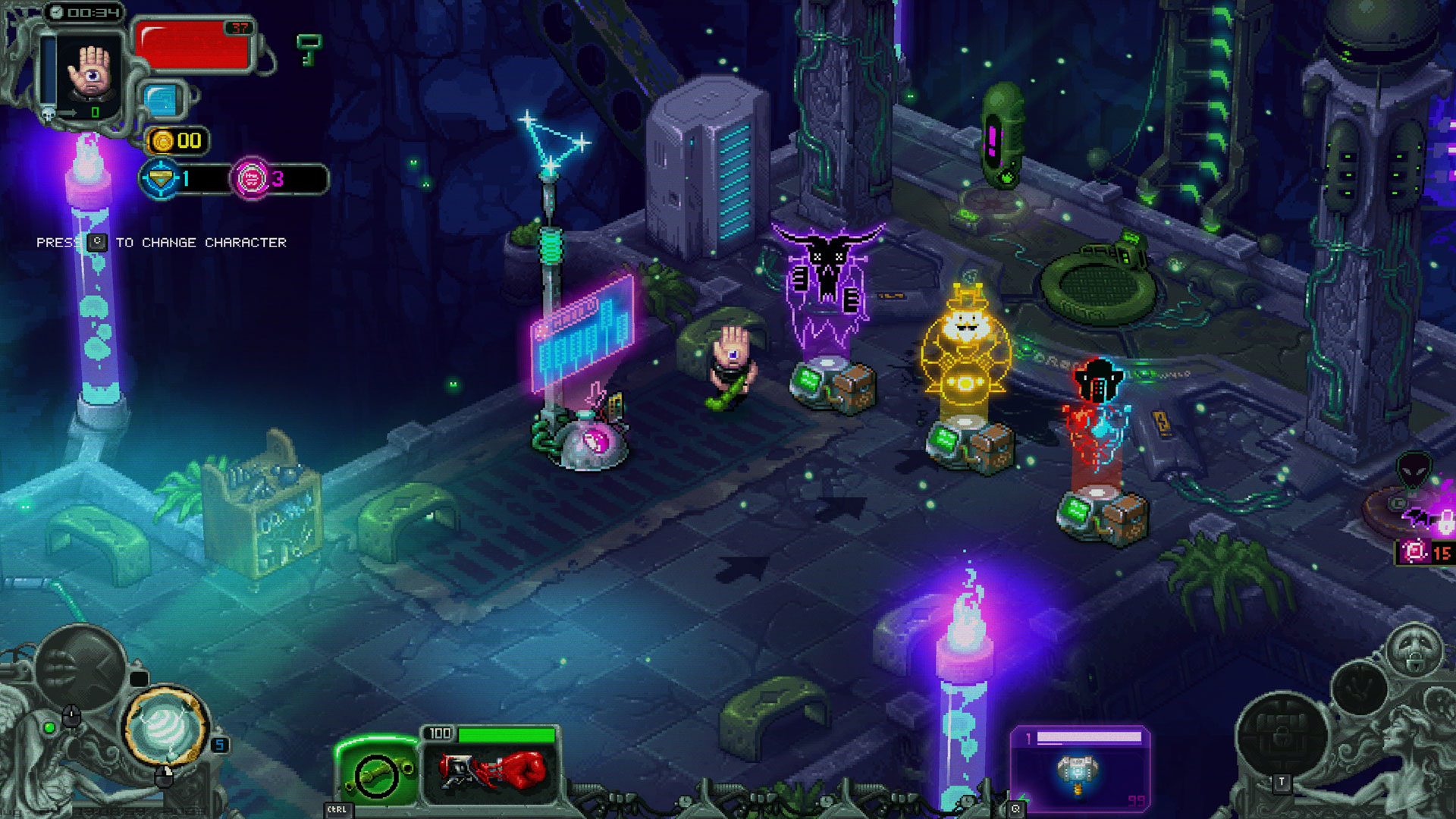Click the gold coin currency icon
This screenshot has width=1456, height=819.
pyautogui.click(x=162, y=141)
